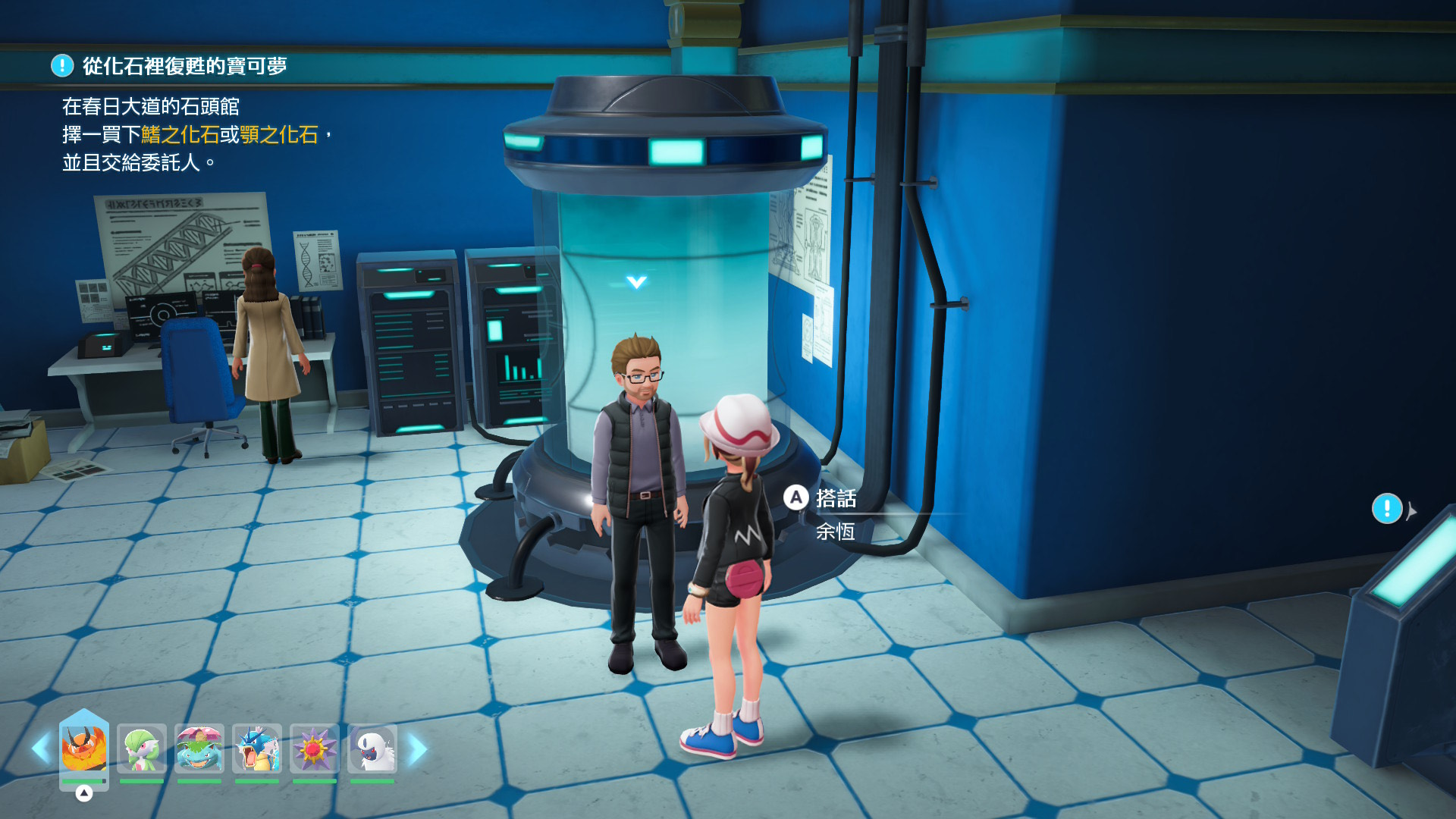Click the party bar's left arrow
1456x819 pixels.
(41, 748)
